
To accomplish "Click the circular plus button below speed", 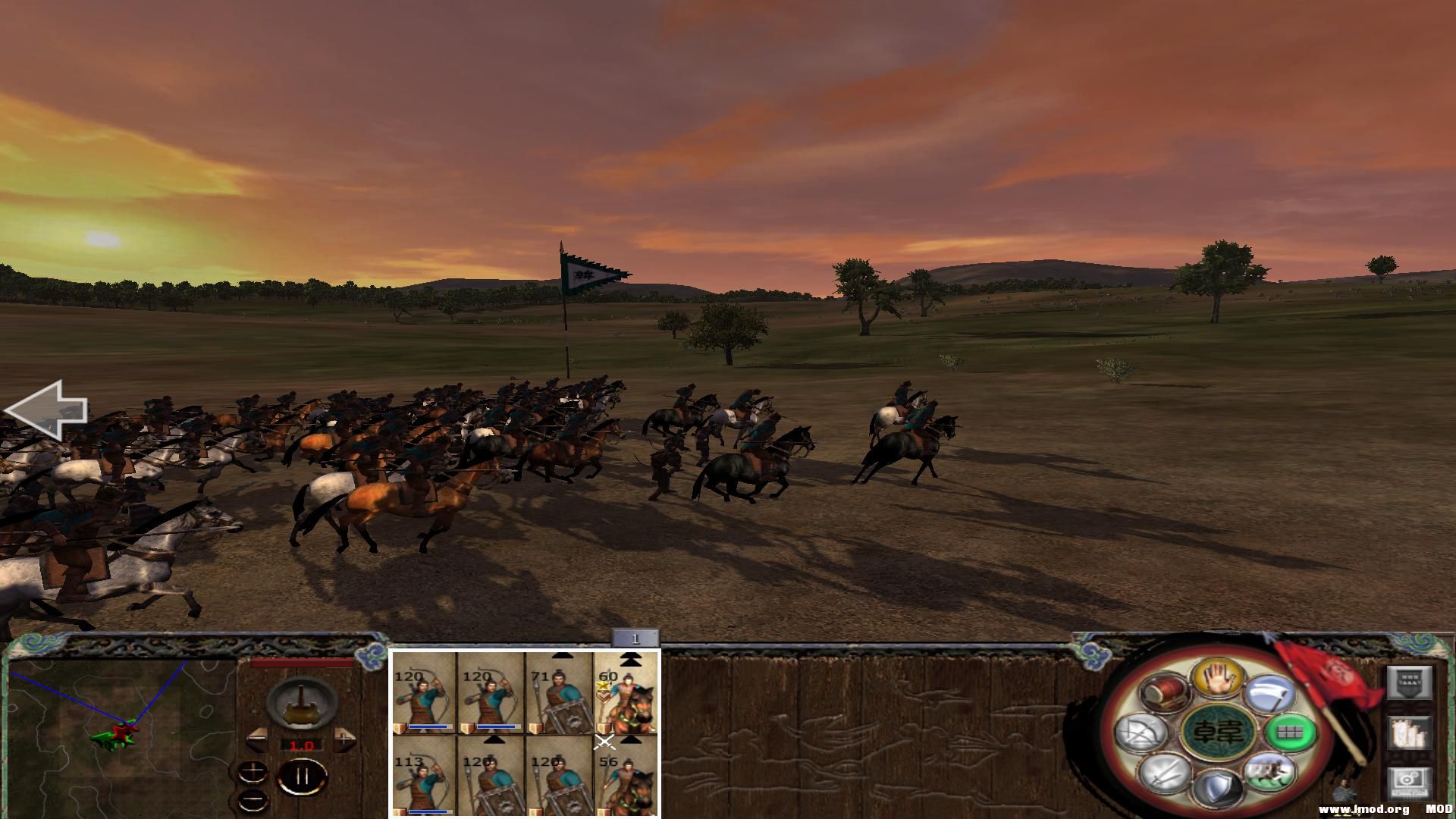I will coord(253,773).
